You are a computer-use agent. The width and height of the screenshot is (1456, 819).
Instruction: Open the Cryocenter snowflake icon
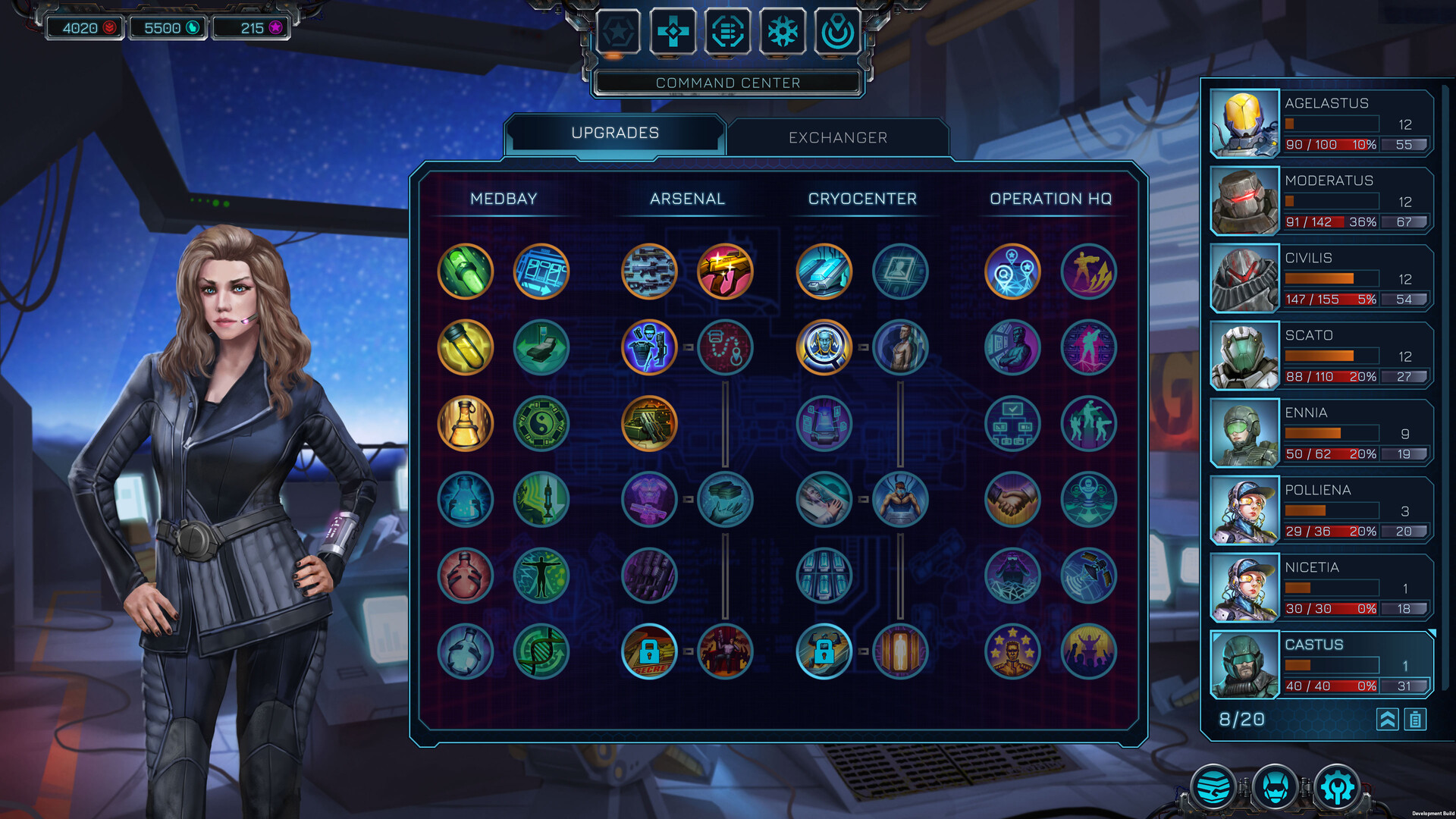[x=782, y=32]
